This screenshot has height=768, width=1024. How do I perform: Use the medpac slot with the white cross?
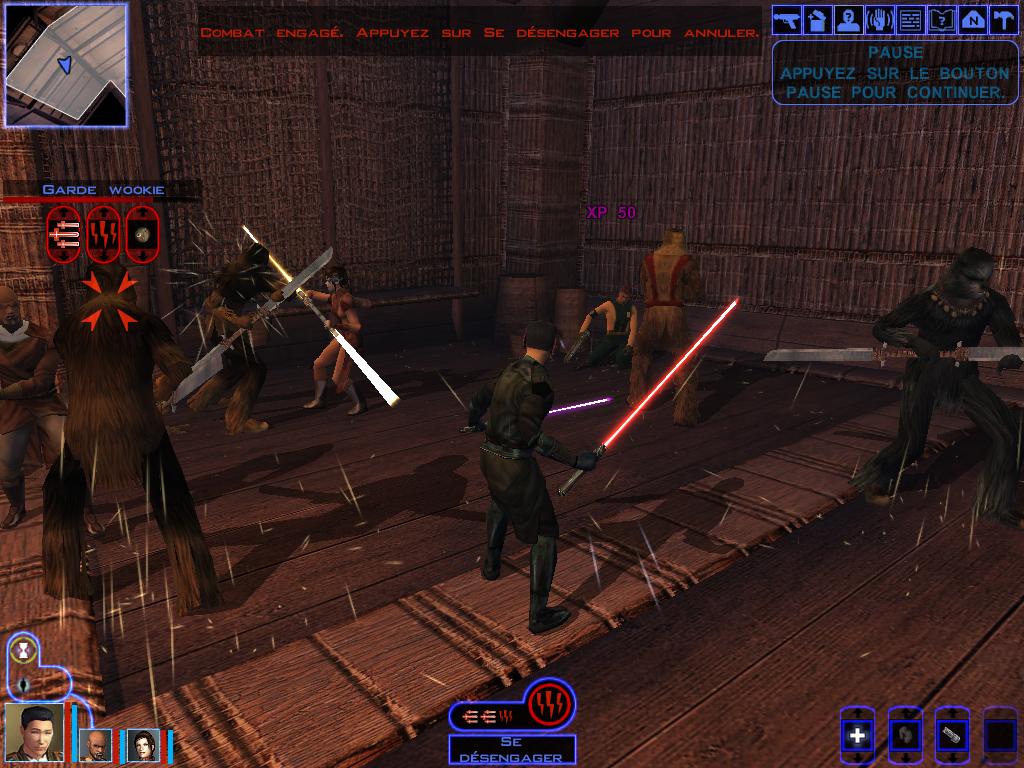(857, 736)
